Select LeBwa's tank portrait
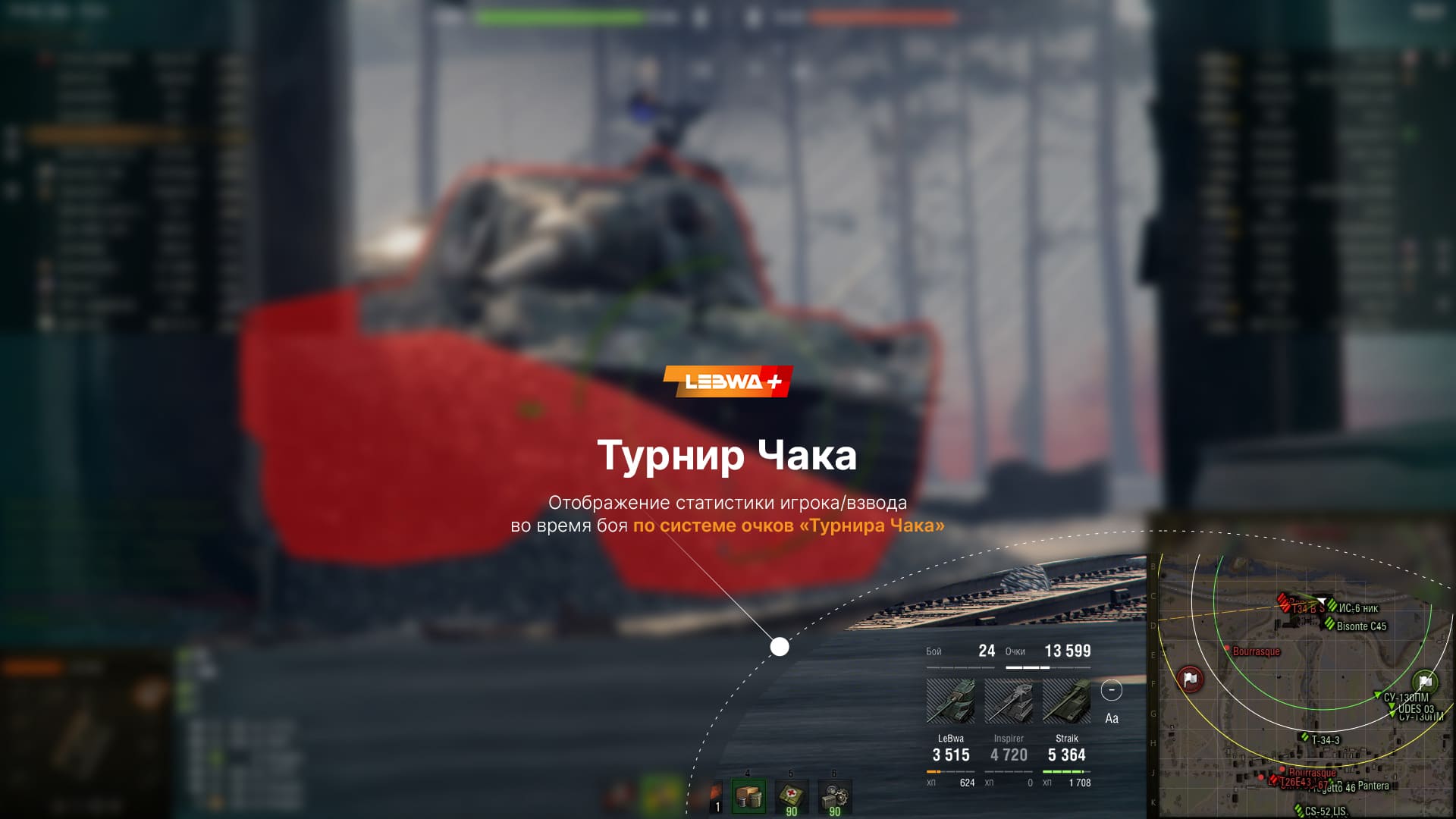1456x819 pixels. coord(951,701)
